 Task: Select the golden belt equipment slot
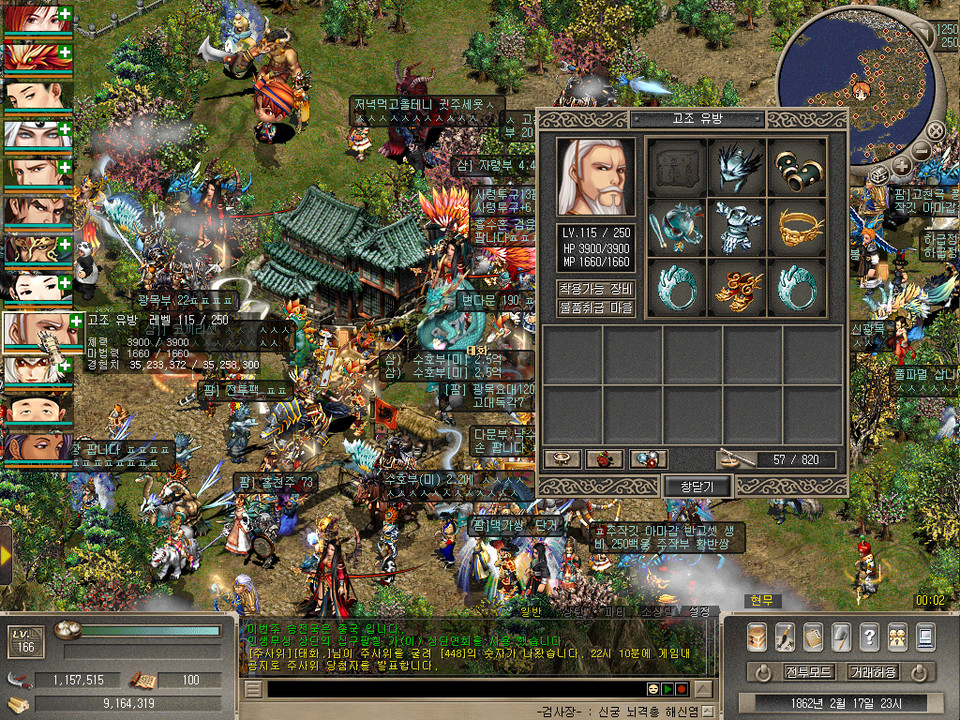coord(797,227)
